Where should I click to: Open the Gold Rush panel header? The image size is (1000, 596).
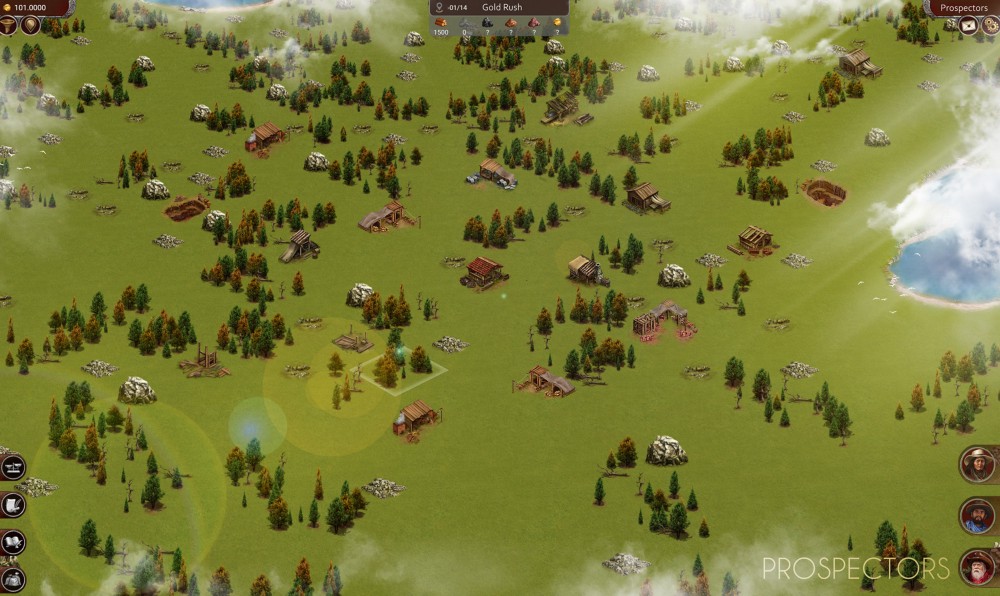(x=500, y=8)
